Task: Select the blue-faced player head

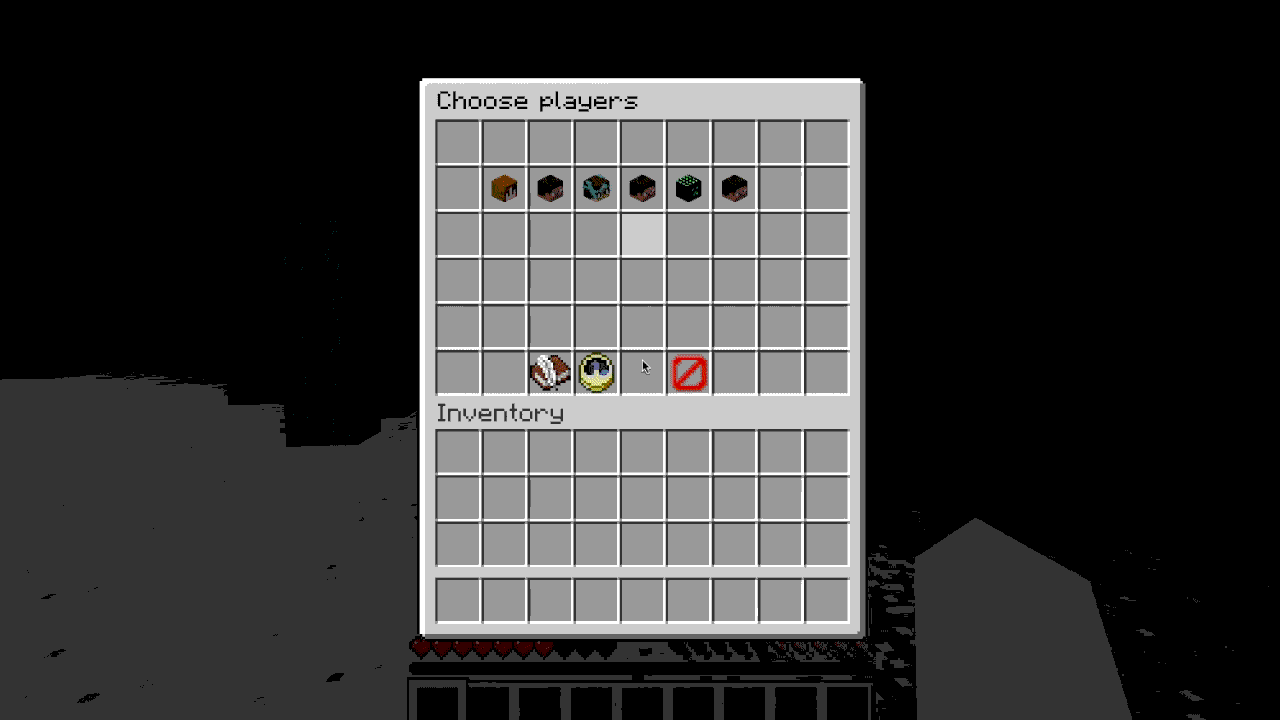Action: click(595, 188)
